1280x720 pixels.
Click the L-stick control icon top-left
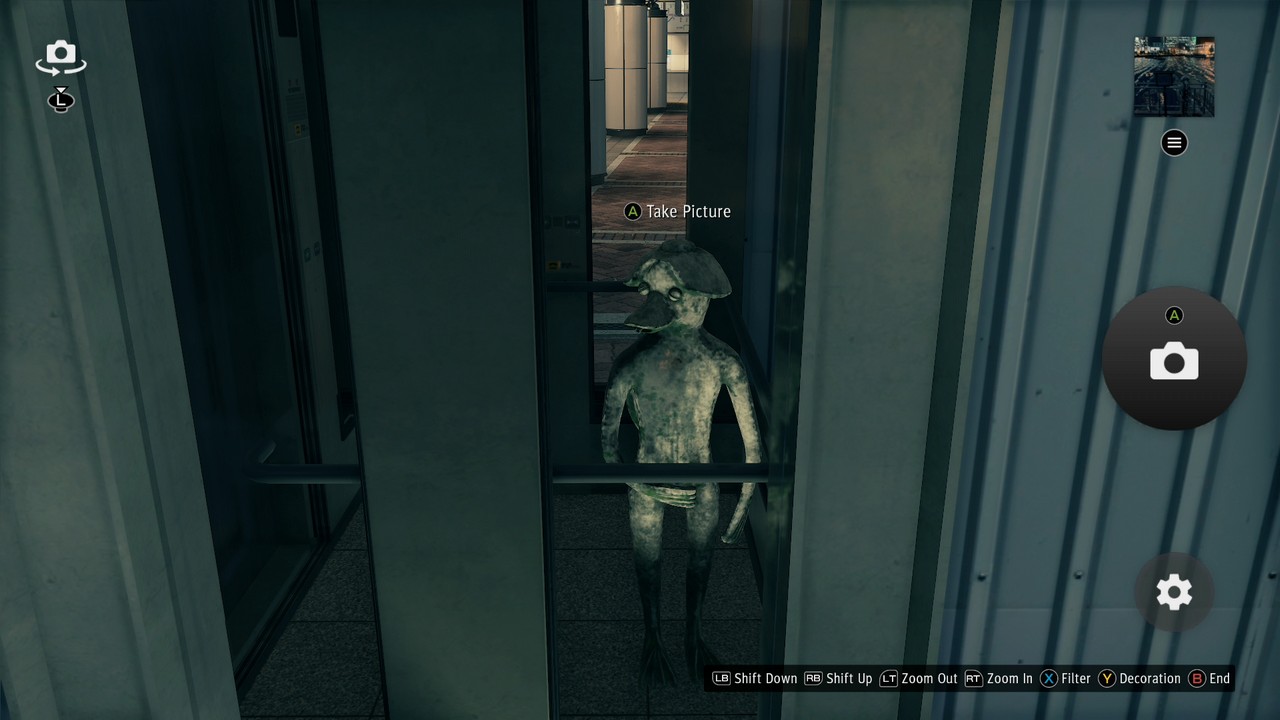(x=60, y=100)
